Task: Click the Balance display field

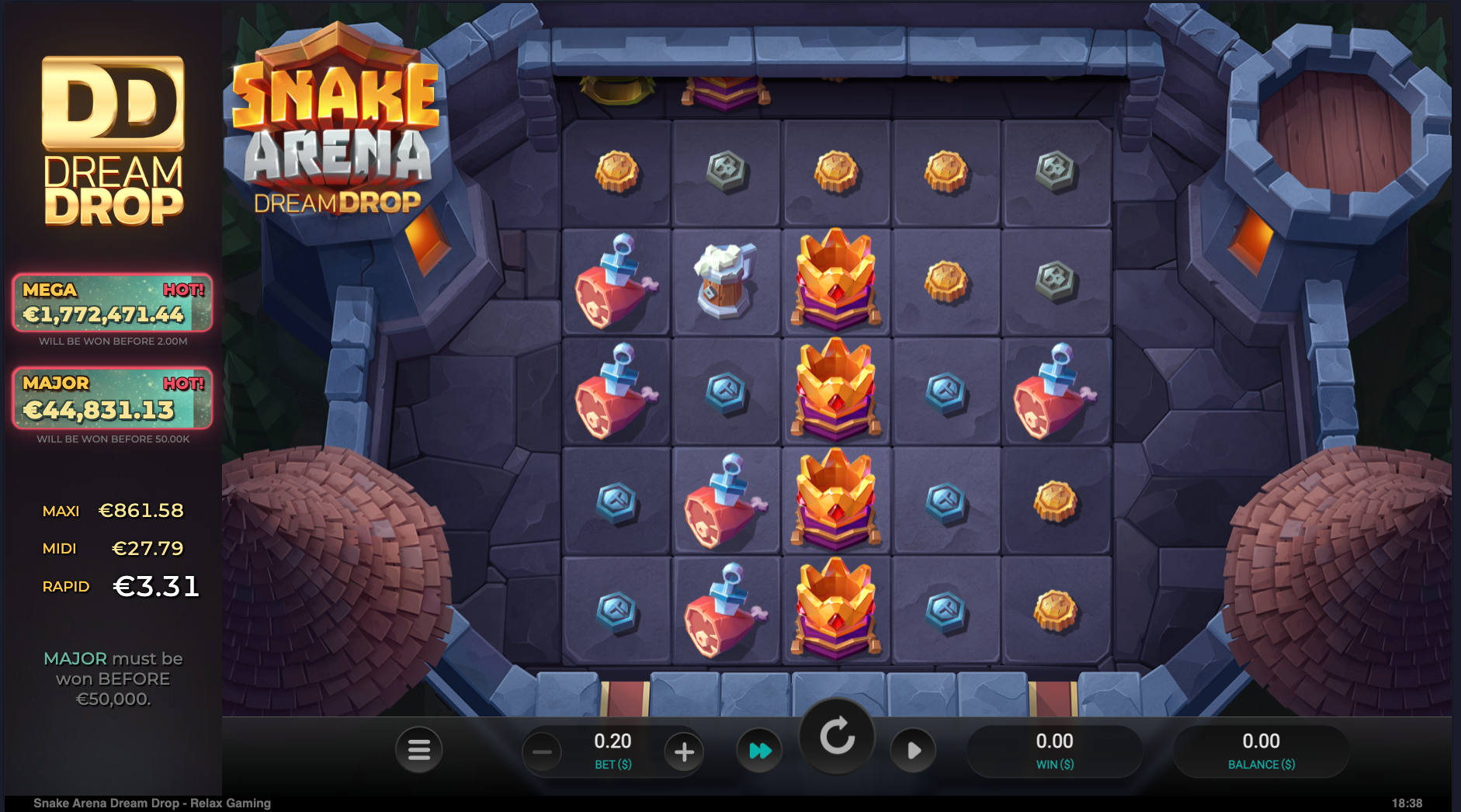Action: [x=1261, y=750]
